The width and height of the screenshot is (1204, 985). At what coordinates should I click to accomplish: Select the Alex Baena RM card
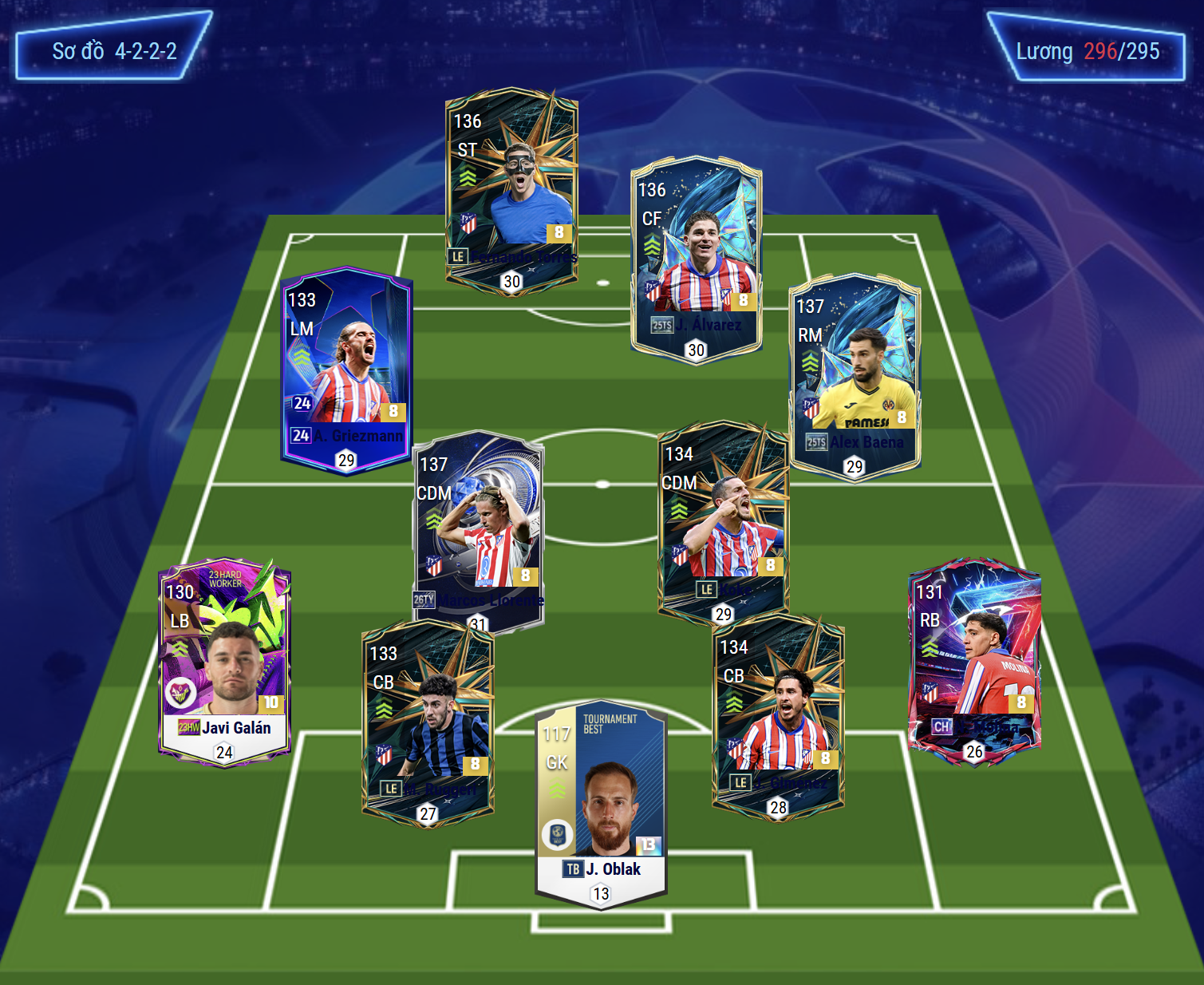tap(855, 375)
